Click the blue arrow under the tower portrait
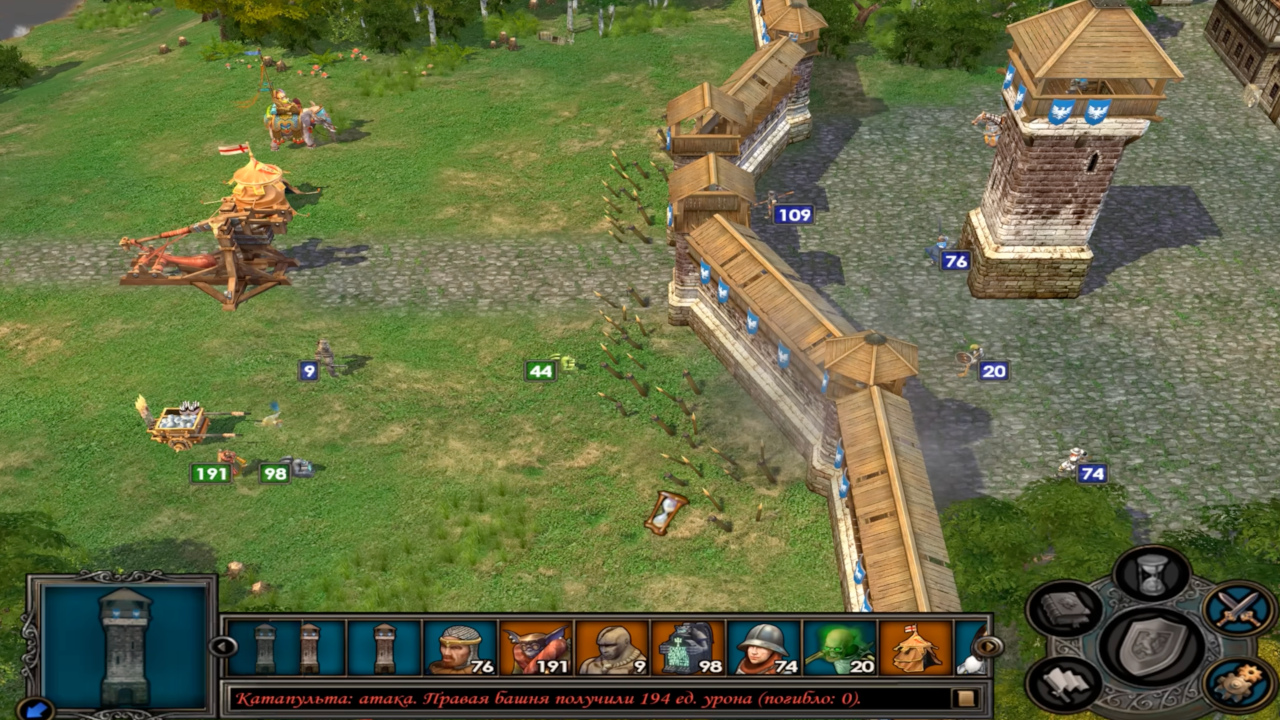1280x720 pixels. (x=35, y=708)
